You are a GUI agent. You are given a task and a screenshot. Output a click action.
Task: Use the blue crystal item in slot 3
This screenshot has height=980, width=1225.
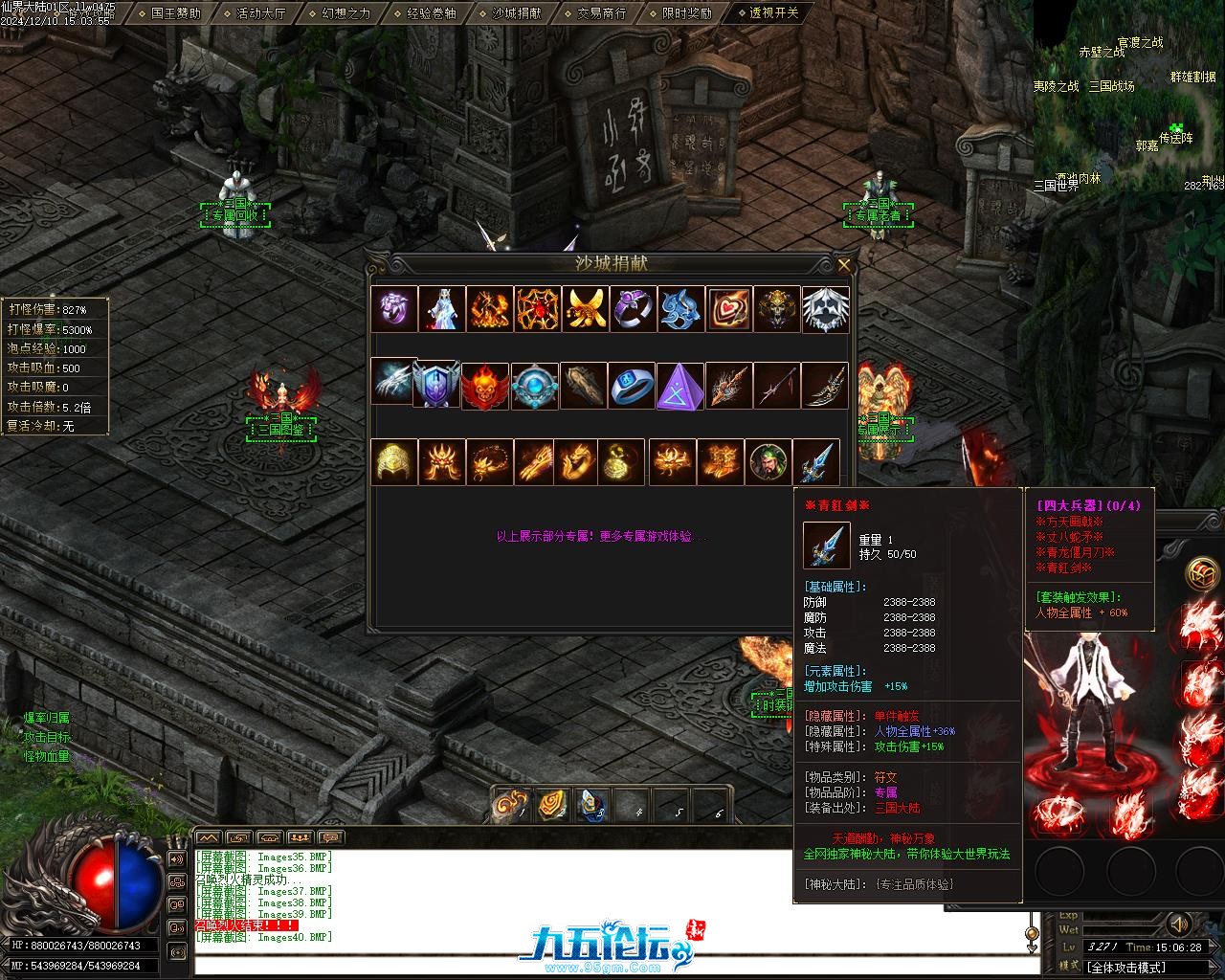(x=593, y=806)
